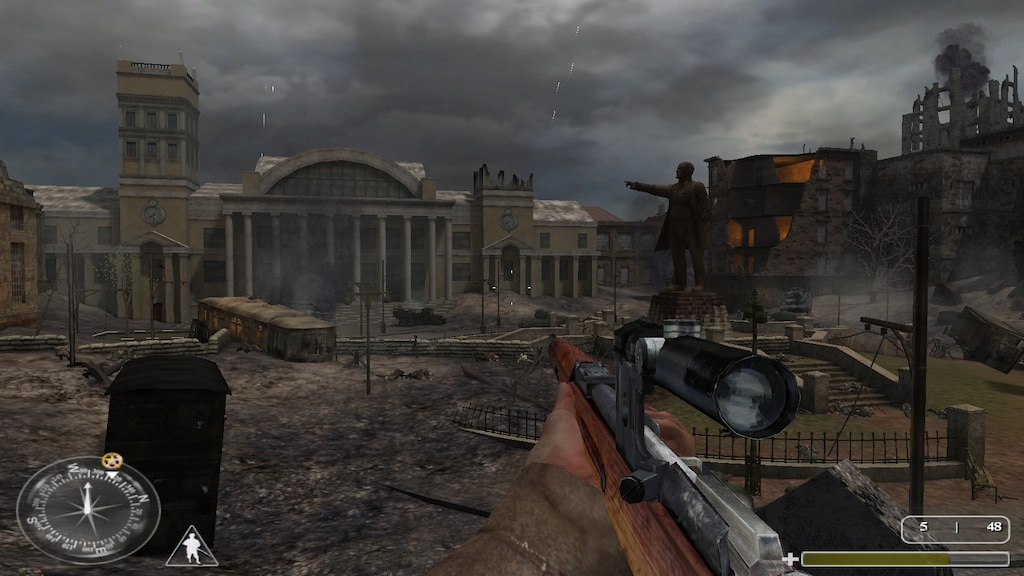Click the compass dial
Viewport: 1024px width, 576px height.
(x=88, y=510)
